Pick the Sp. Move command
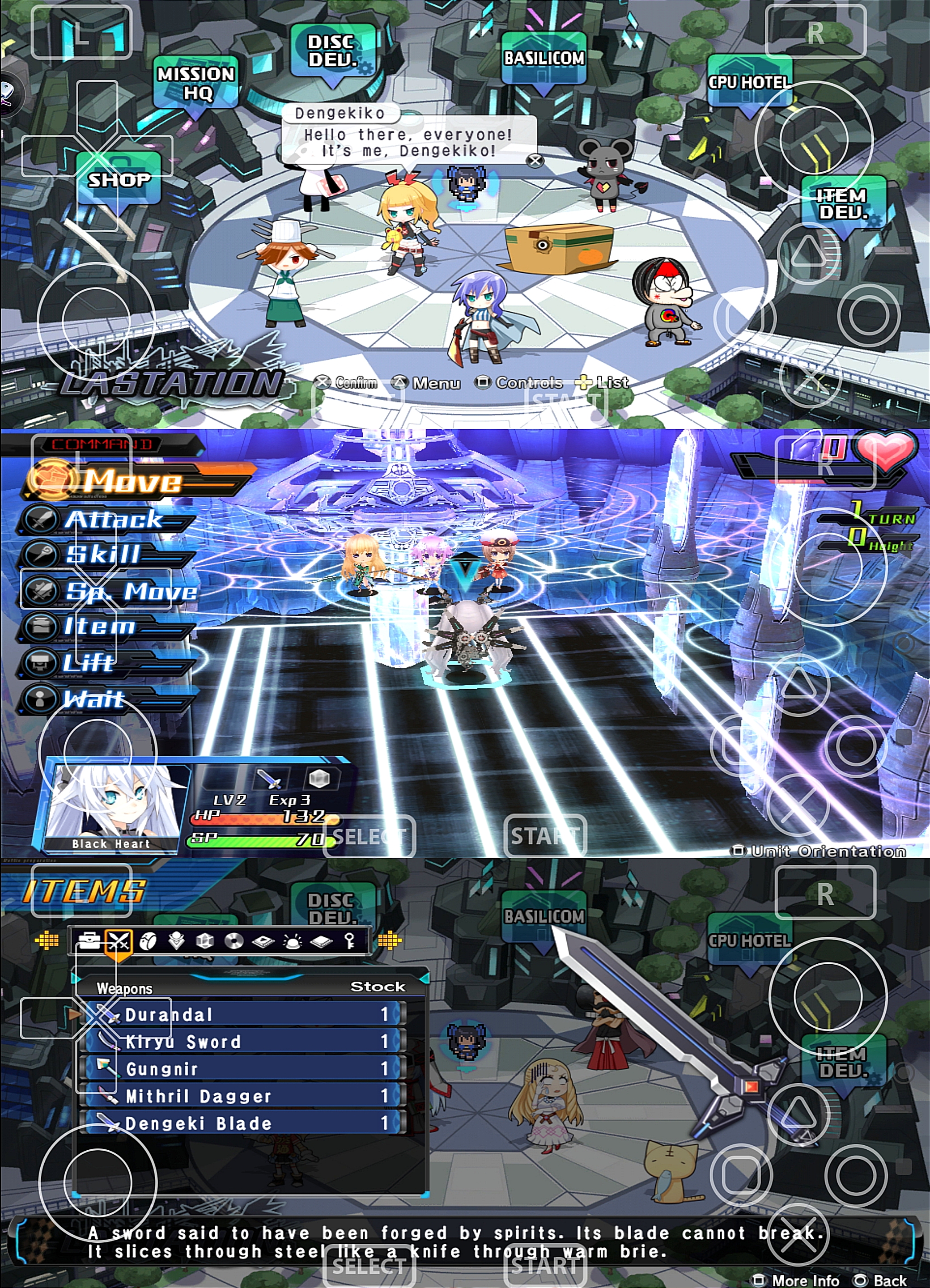 click(x=131, y=591)
